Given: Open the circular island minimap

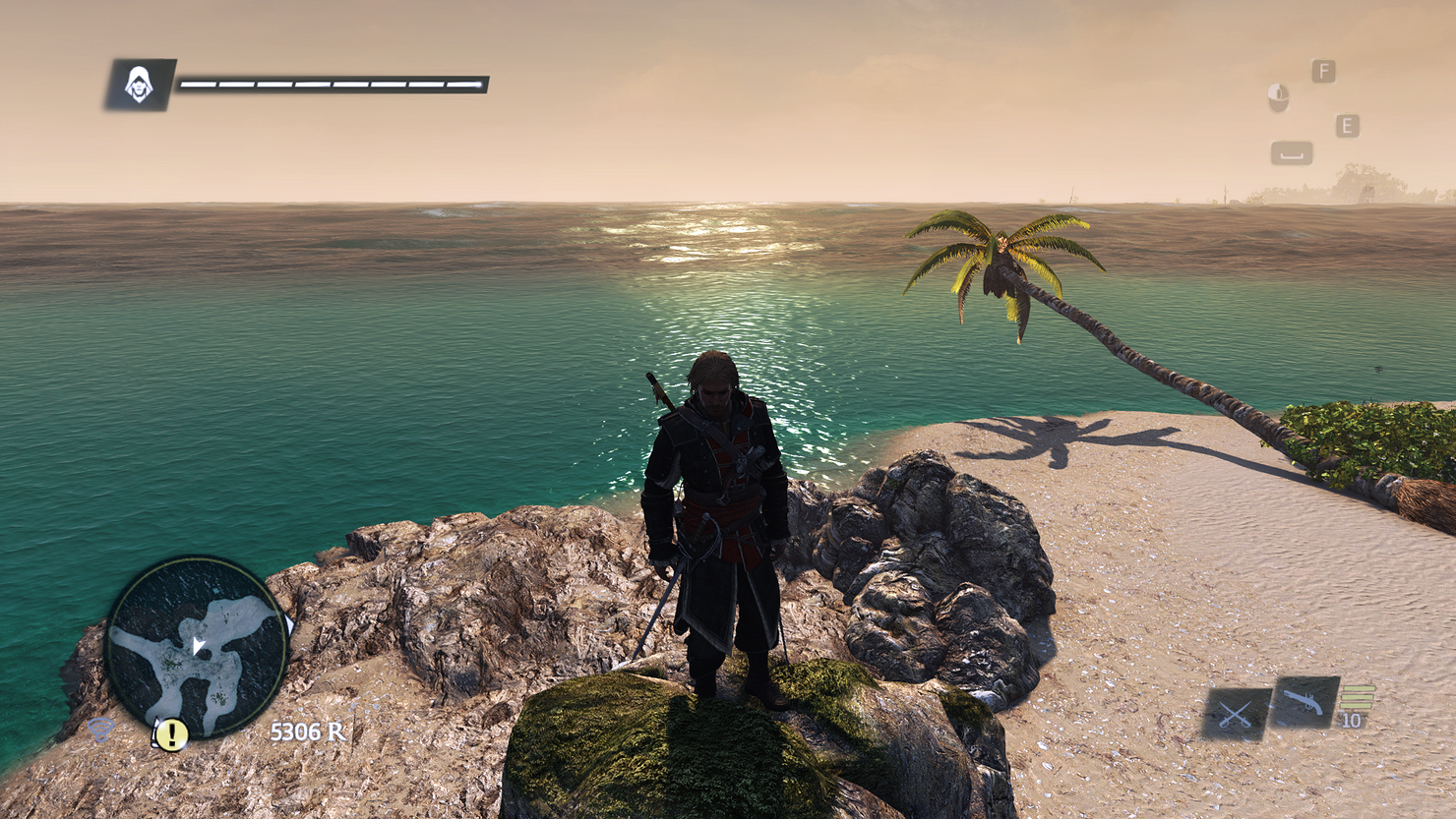Looking at the screenshot, I should (x=197, y=647).
